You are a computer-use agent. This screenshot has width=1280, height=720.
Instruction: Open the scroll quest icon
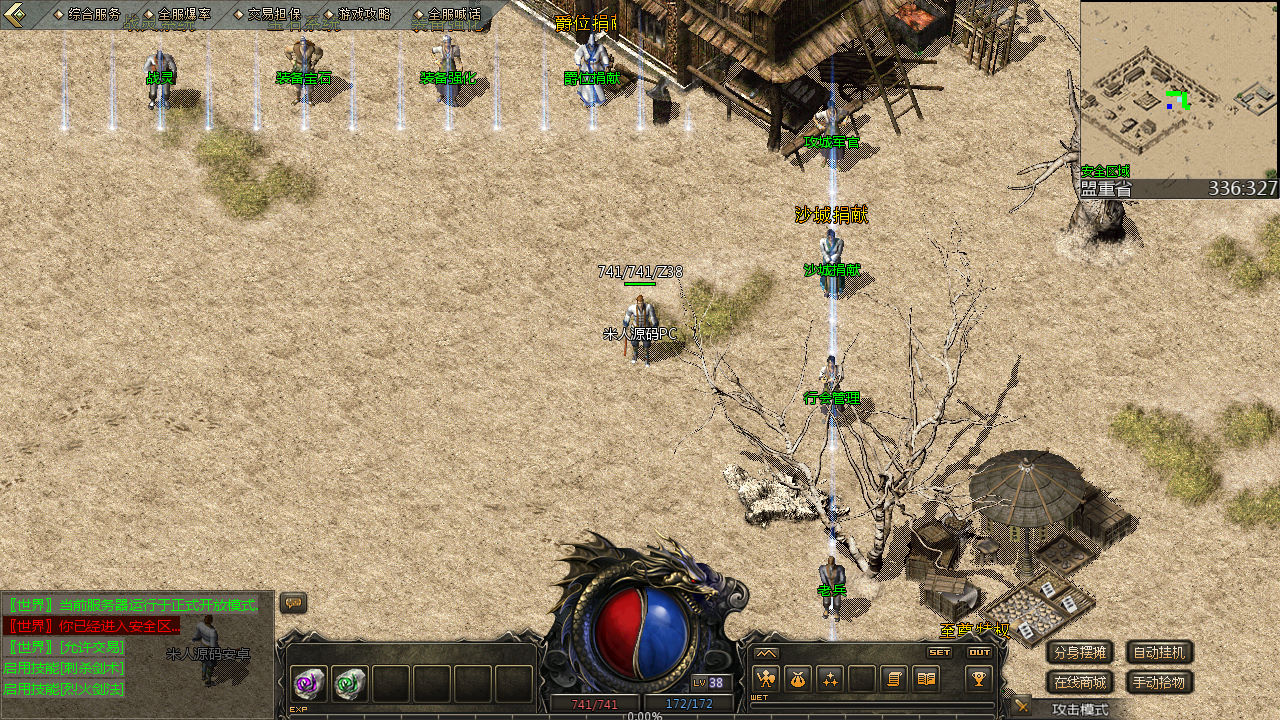point(894,679)
